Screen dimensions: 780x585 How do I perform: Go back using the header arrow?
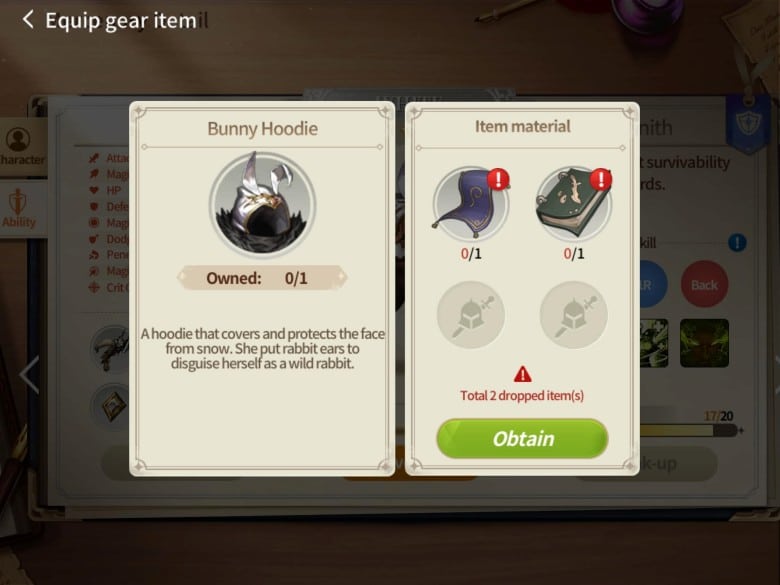tap(27, 20)
